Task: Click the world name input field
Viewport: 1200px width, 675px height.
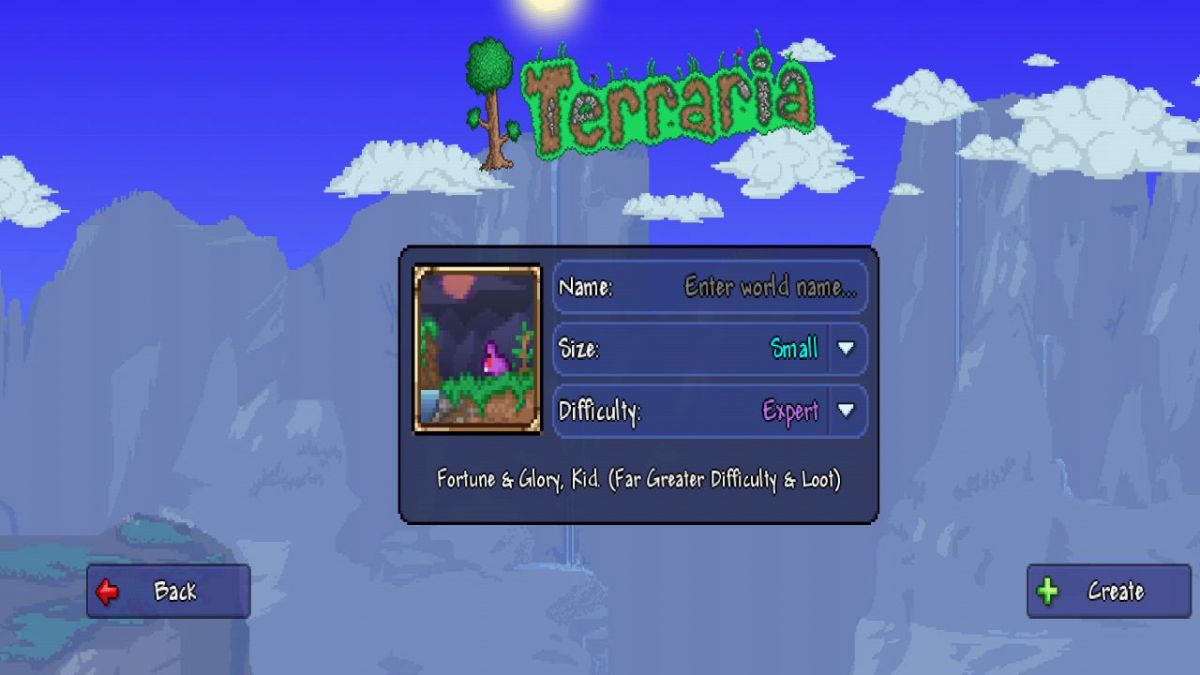Action: (x=768, y=288)
